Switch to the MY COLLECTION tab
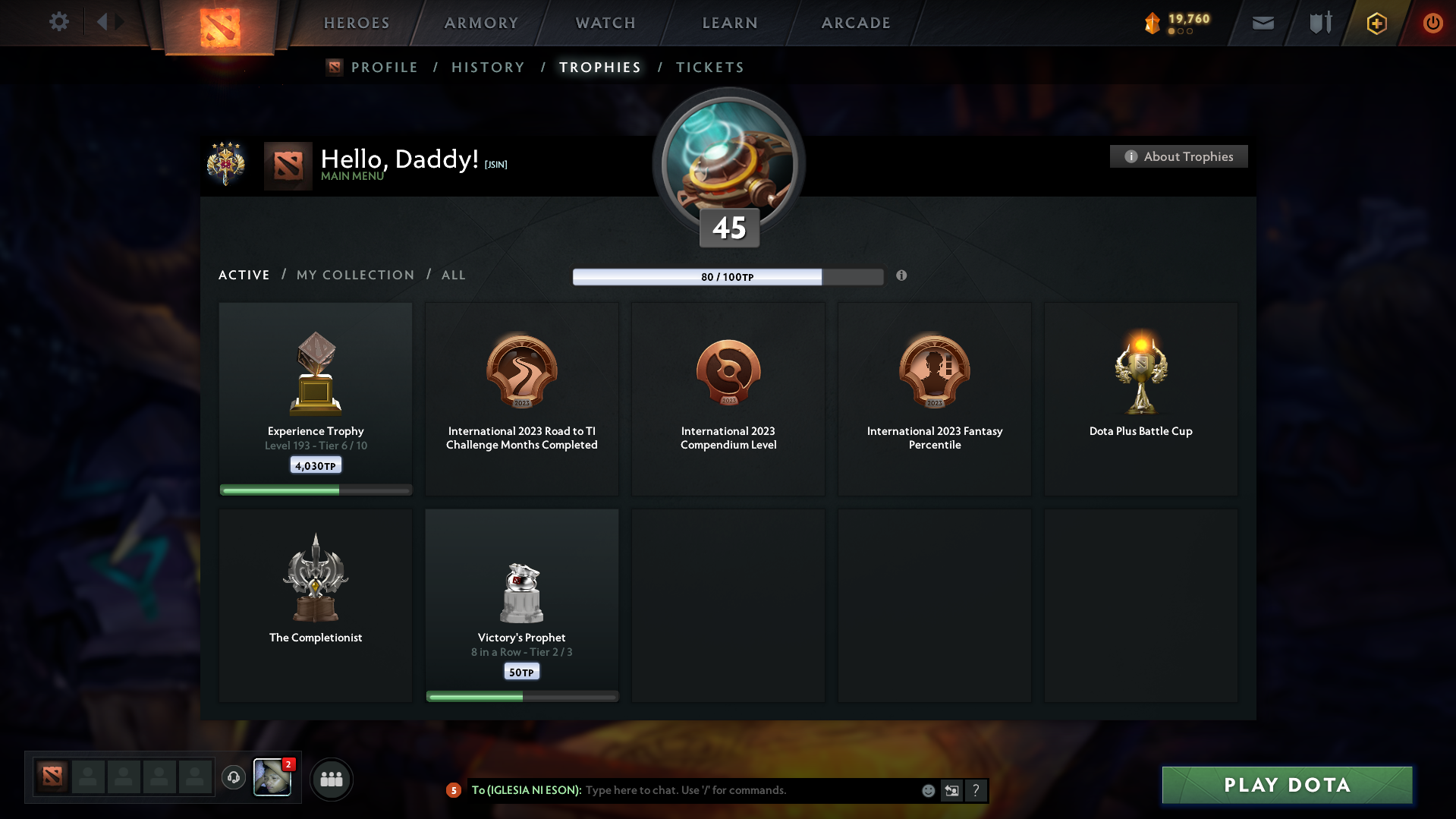The image size is (1456, 819). [x=354, y=275]
